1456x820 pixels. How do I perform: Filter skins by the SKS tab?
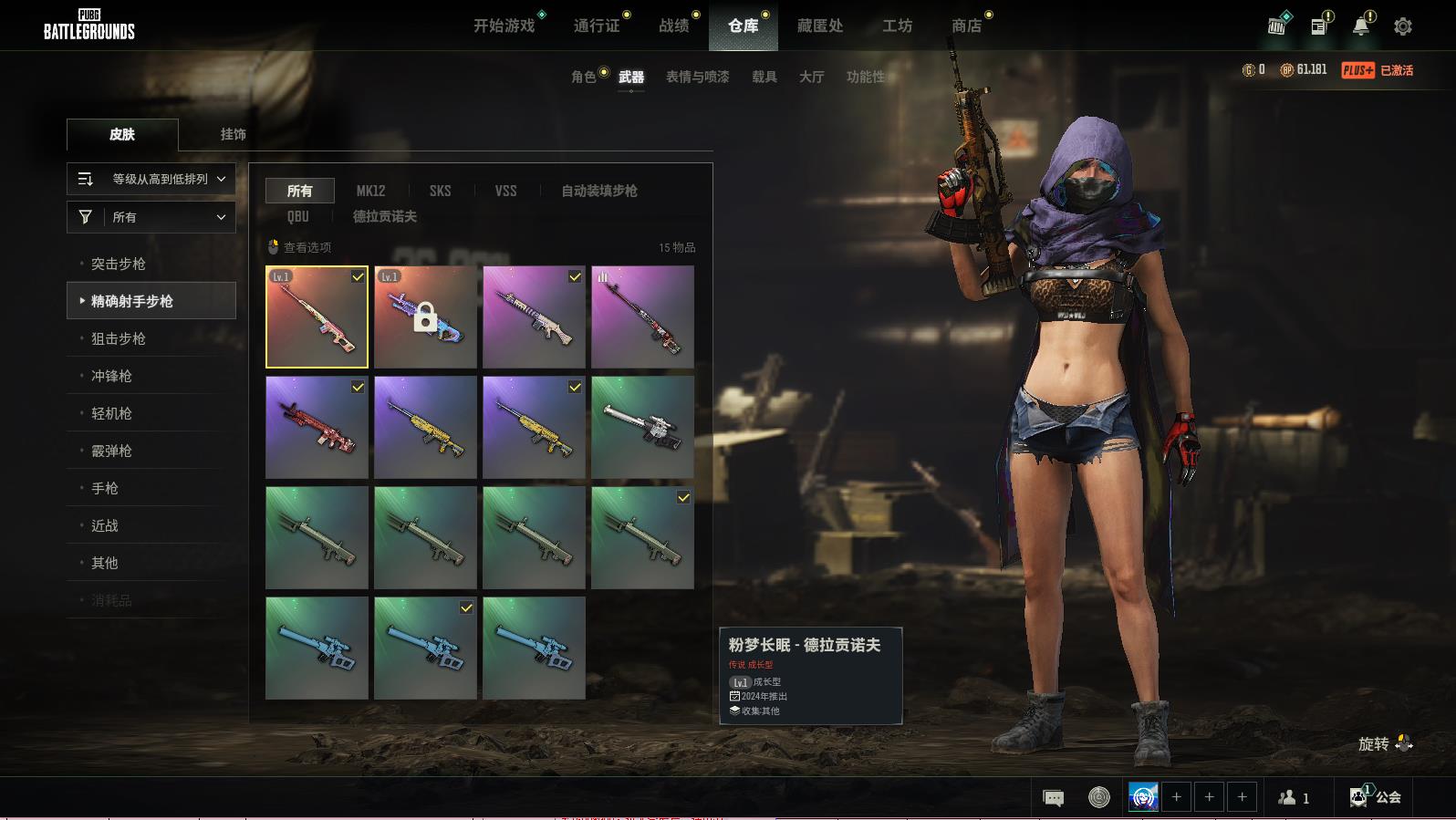(440, 191)
